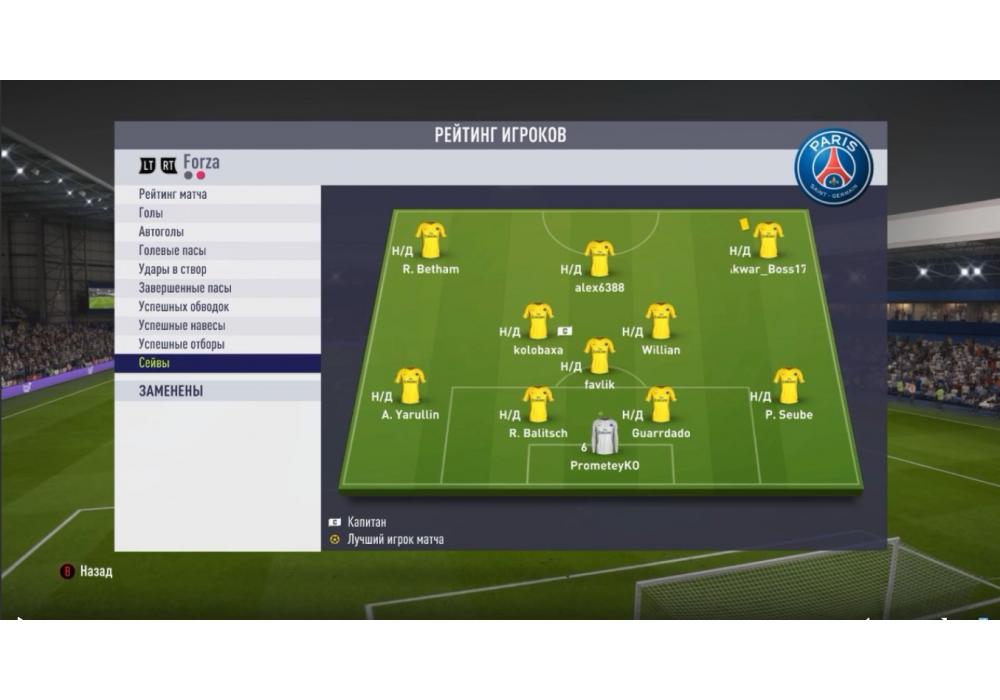This screenshot has height=700, width=1000.
Task: Choose player alex6388's yellow shirt
Action: click(x=599, y=259)
